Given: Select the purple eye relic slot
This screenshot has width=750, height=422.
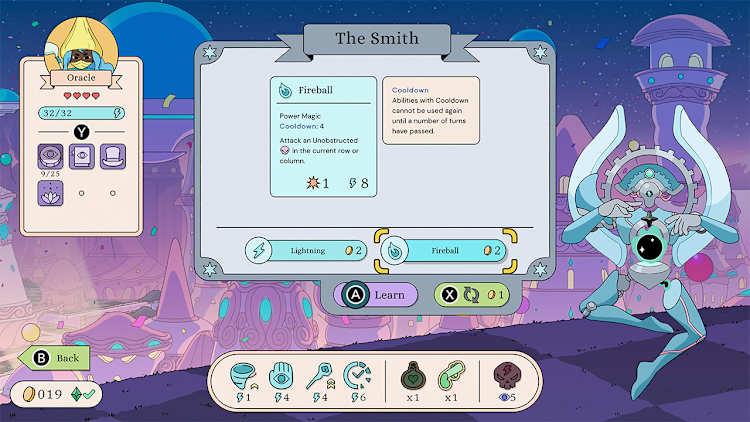Looking at the screenshot, I should (50, 155).
